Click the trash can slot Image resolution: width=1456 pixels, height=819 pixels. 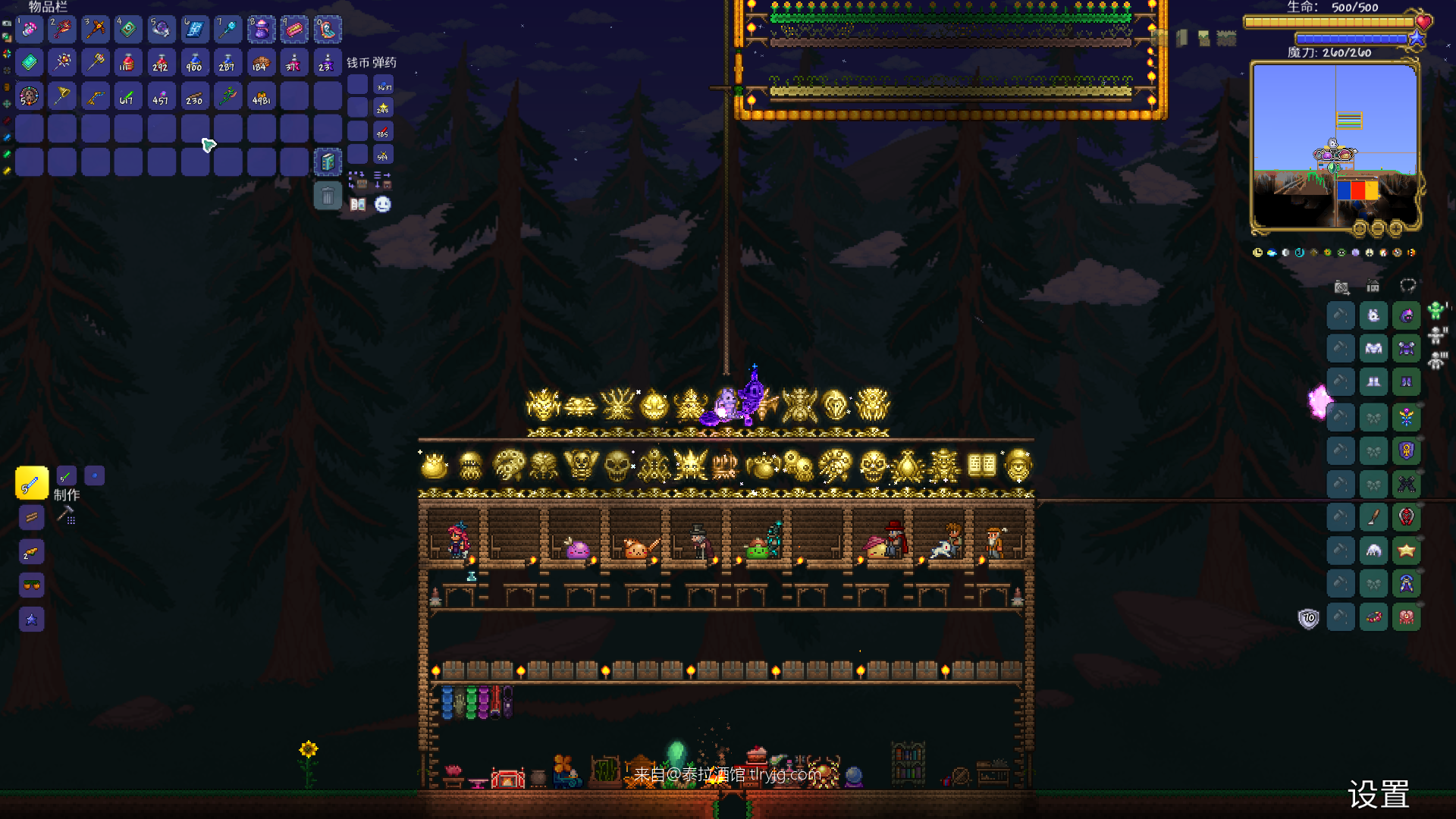click(328, 196)
